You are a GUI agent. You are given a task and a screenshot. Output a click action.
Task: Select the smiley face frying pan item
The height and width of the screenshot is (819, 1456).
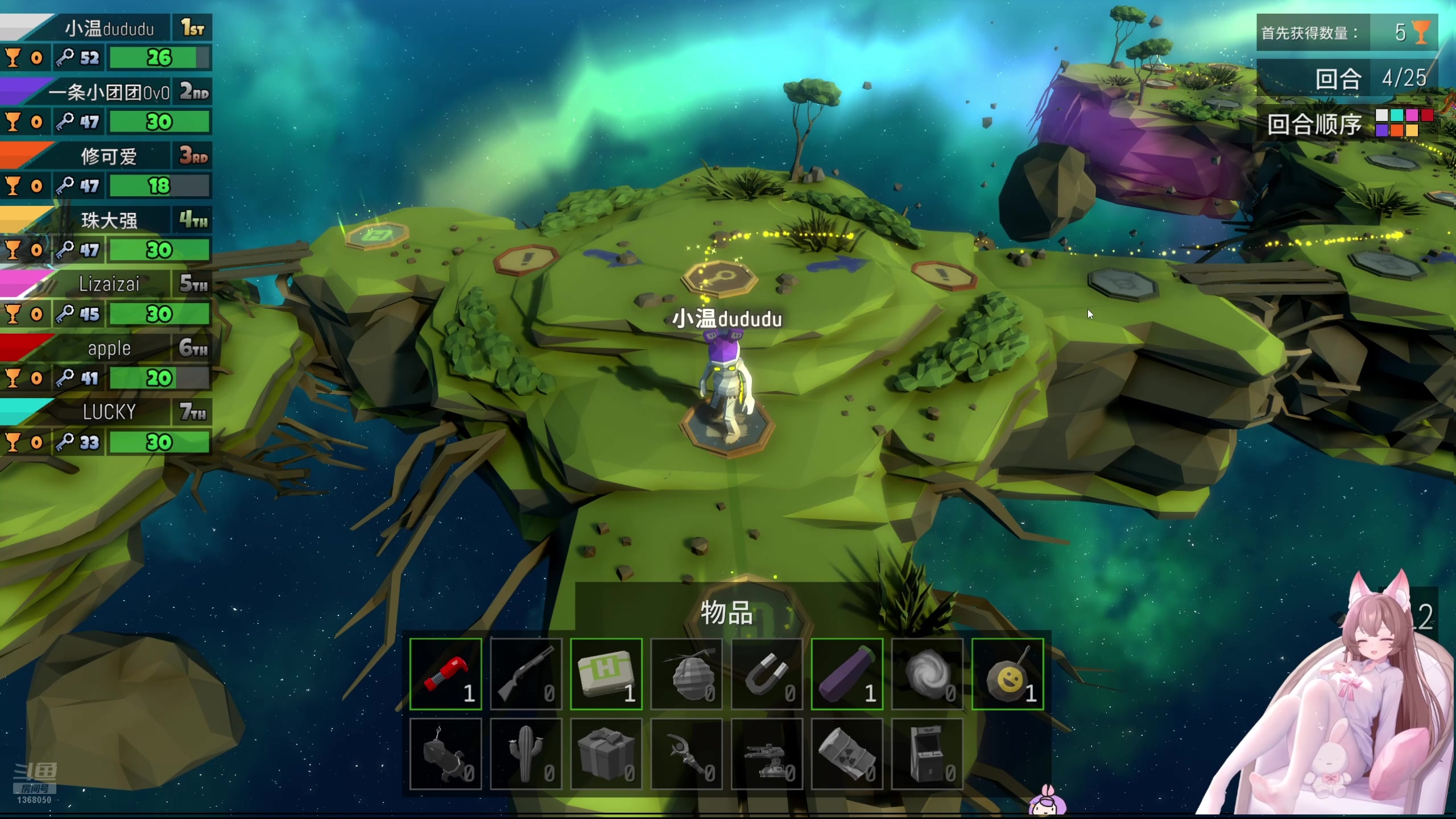[1007, 674]
